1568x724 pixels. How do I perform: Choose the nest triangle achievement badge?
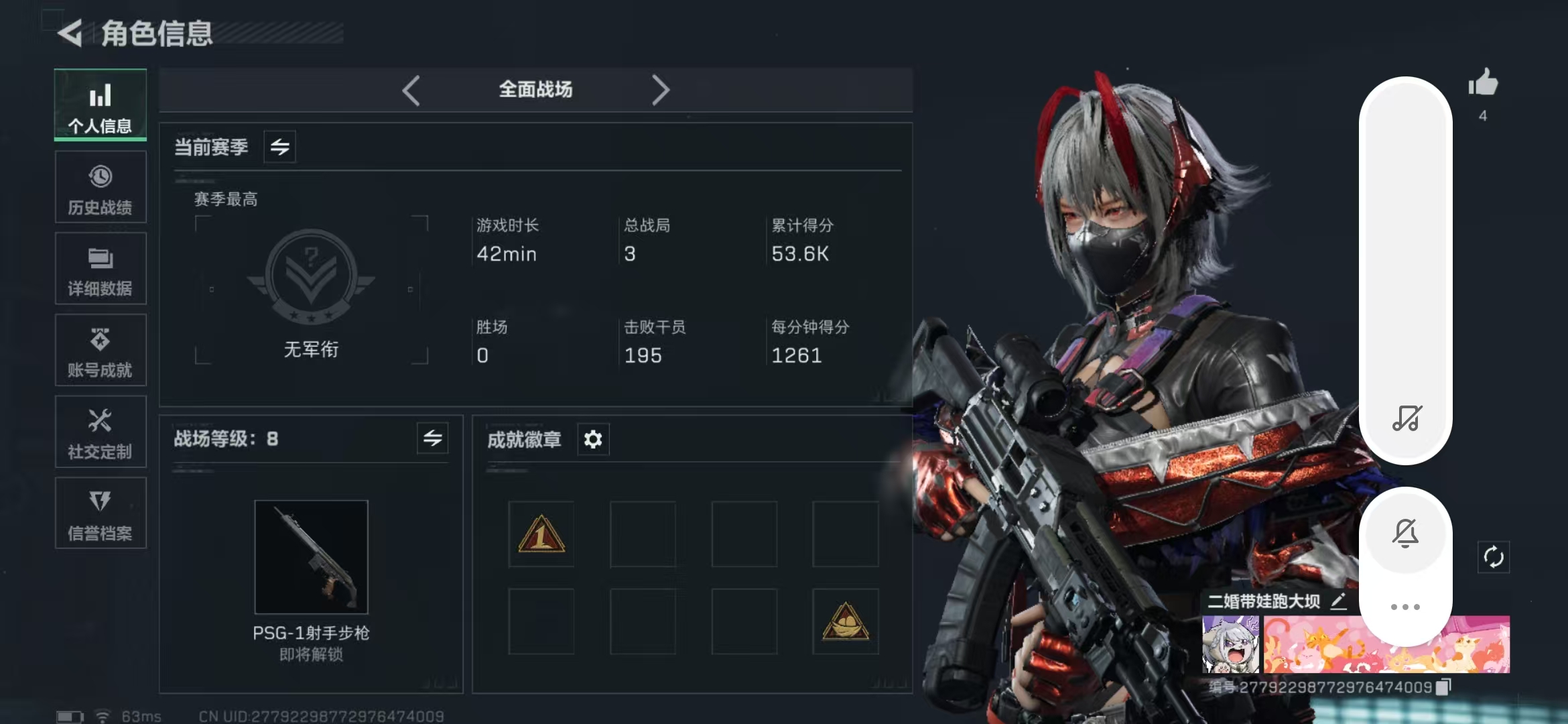point(846,622)
